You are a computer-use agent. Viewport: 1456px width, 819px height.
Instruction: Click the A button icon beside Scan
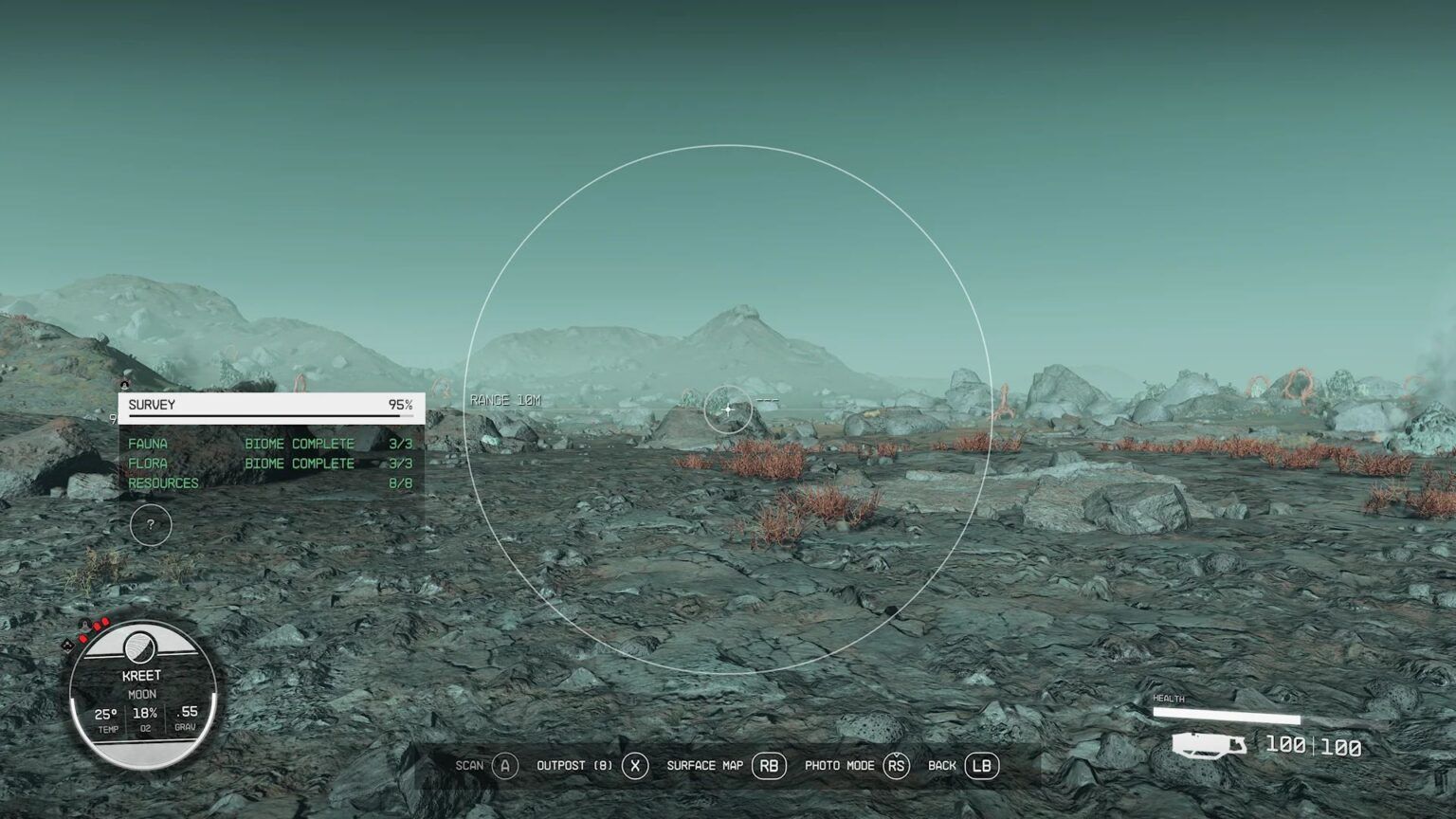coord(503,765)
